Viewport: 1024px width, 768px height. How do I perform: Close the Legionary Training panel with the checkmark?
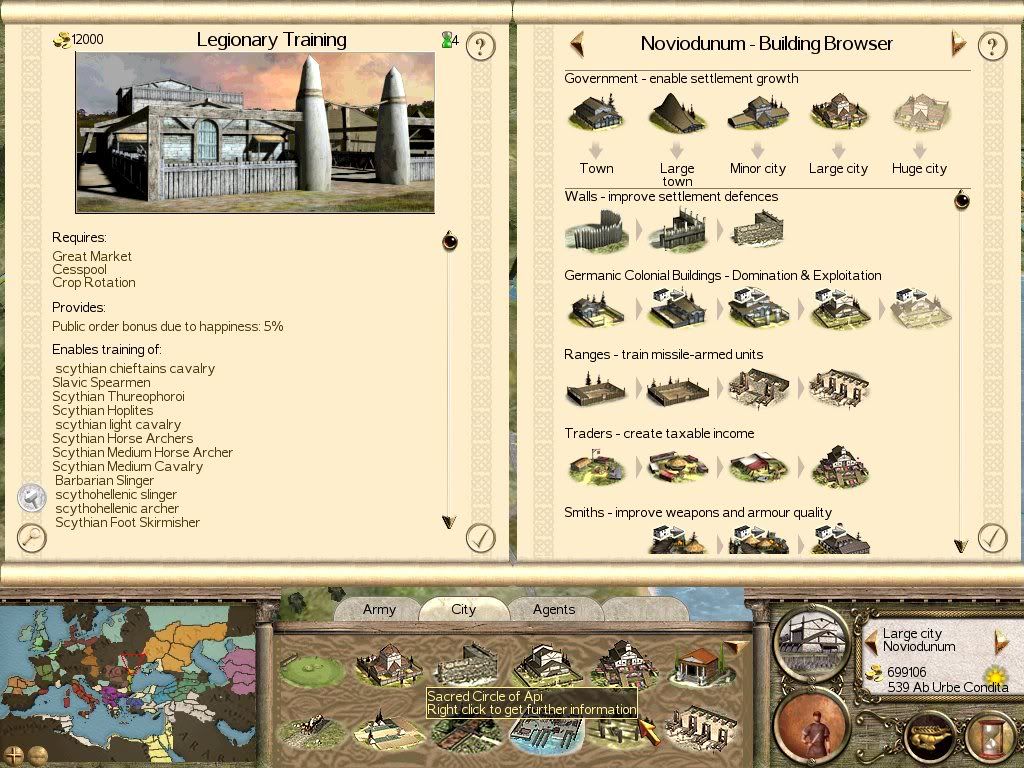[481, 538]
